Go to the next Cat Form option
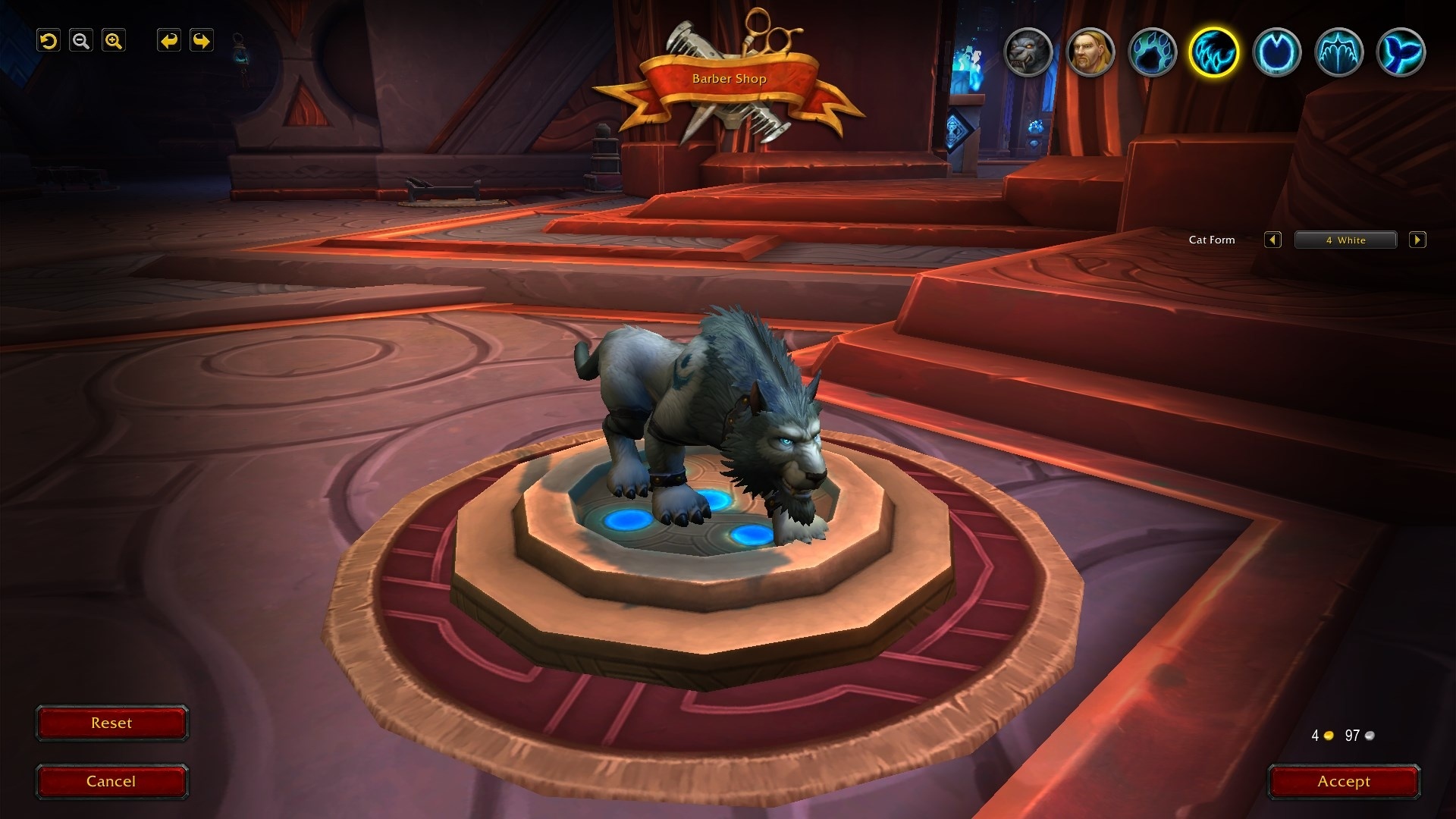 (1417, 240)
